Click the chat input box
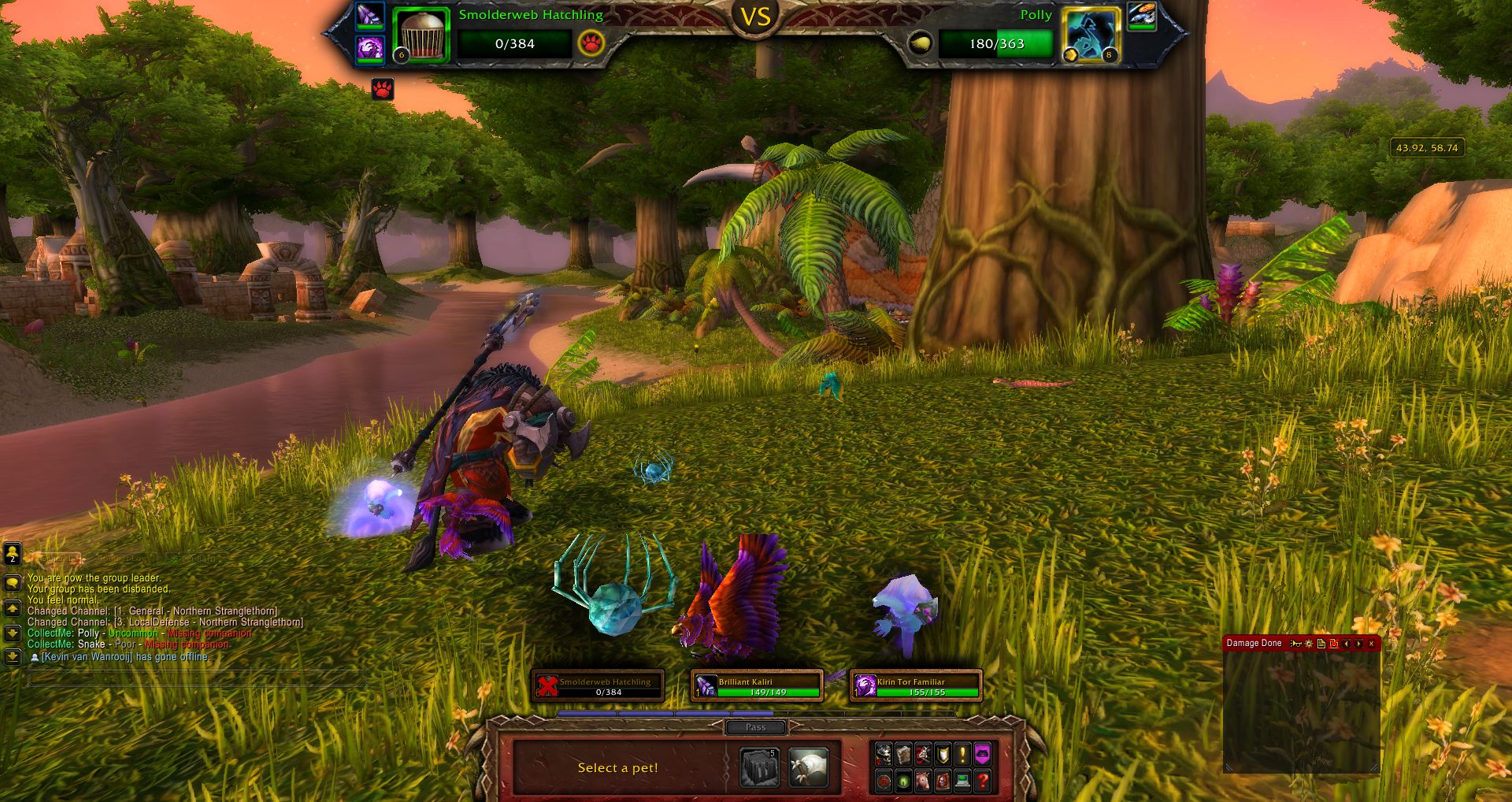This screenshot has height=802, width=1512. click(197, 678)
